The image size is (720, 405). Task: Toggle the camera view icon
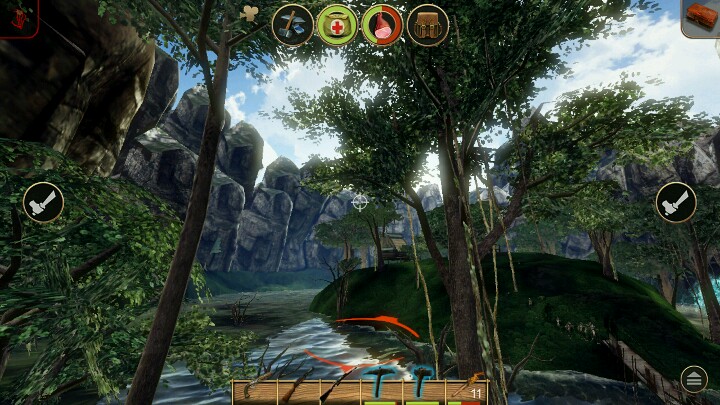pos(250,13)
